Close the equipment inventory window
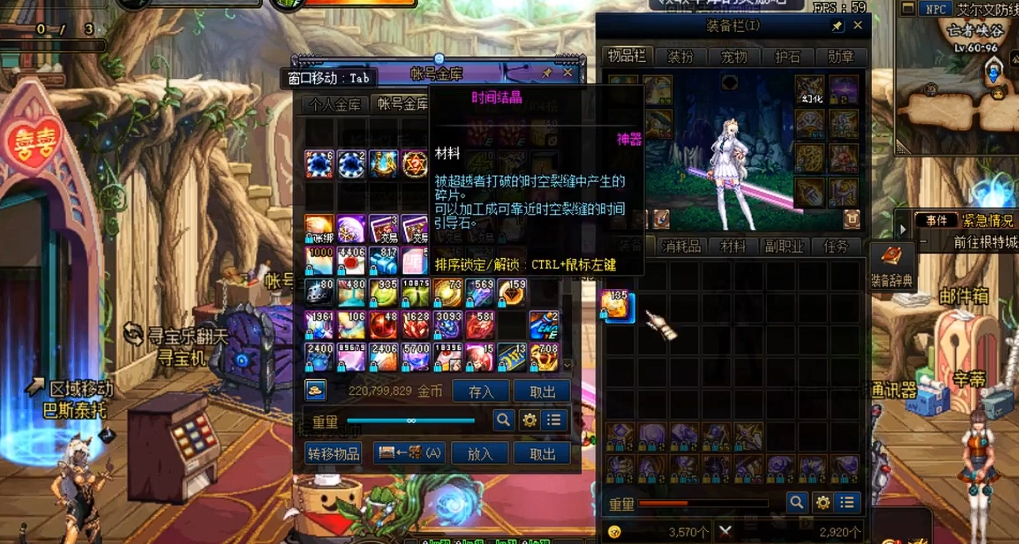 pyautogui.click(x=858, y=26)
